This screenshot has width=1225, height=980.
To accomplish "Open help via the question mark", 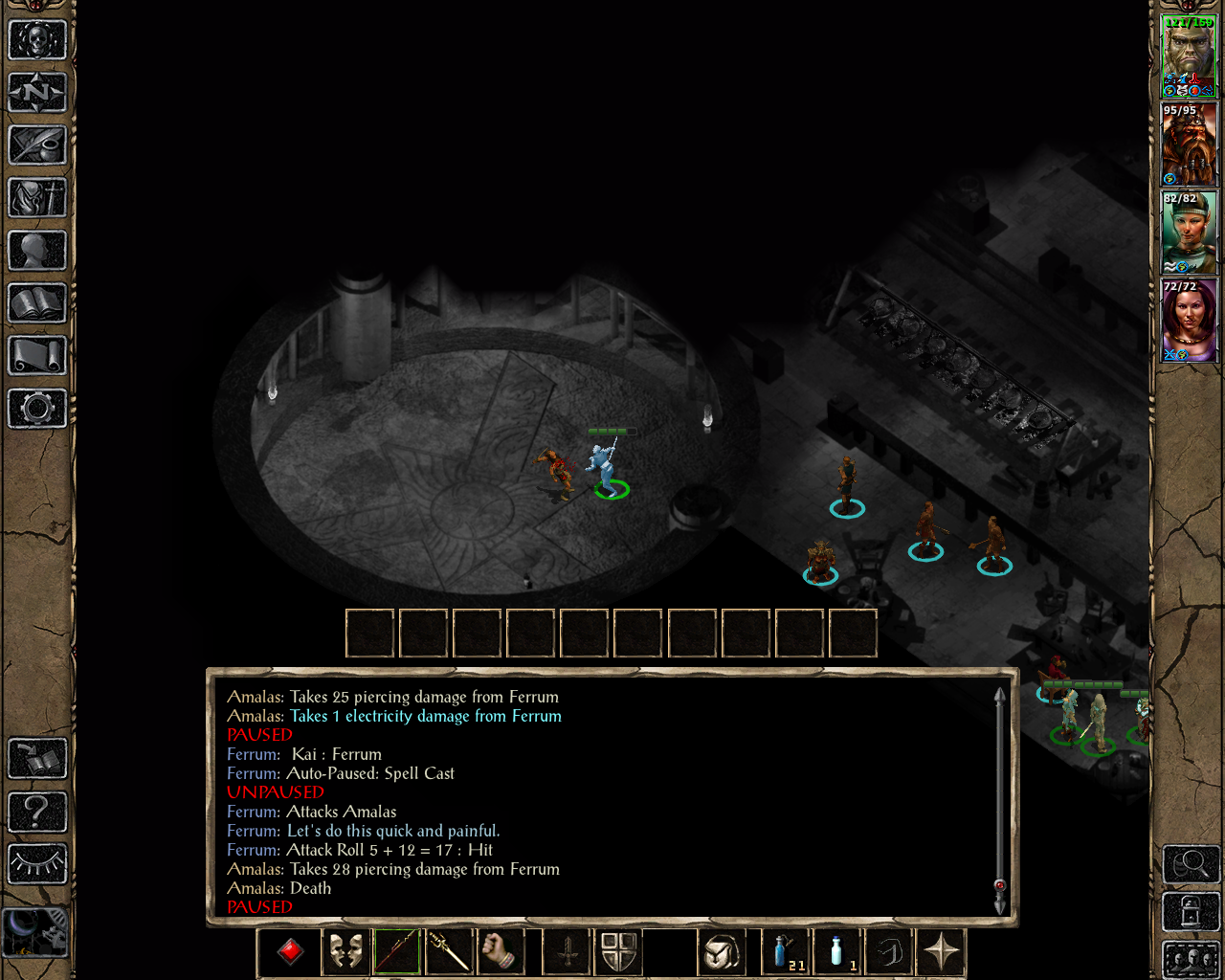I will (36, 811).
